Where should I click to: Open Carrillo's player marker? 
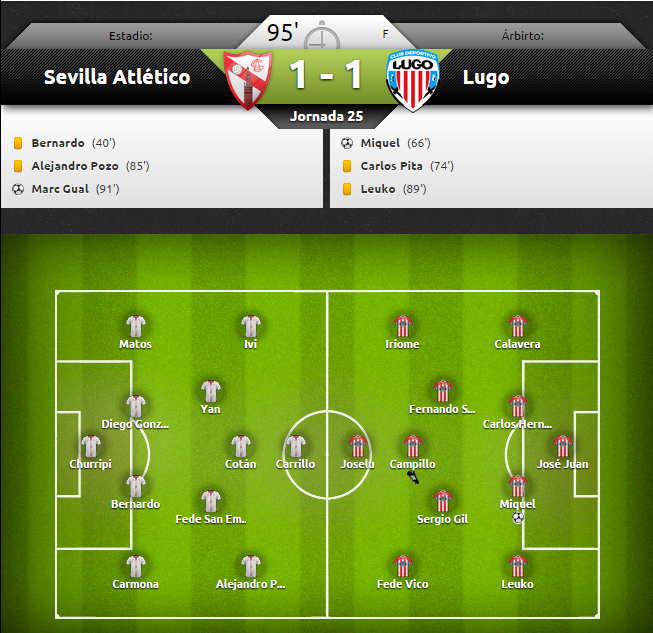pos(296,446)
